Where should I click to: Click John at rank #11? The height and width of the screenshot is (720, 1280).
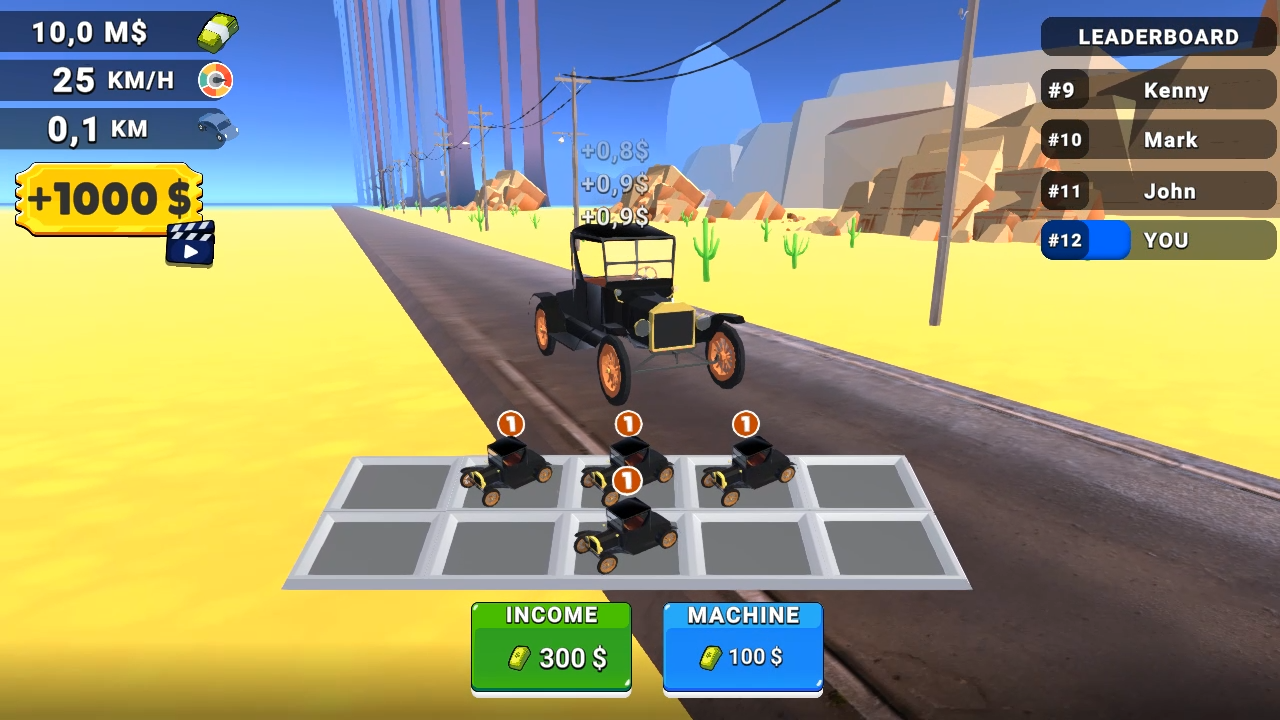point(1169,191)
